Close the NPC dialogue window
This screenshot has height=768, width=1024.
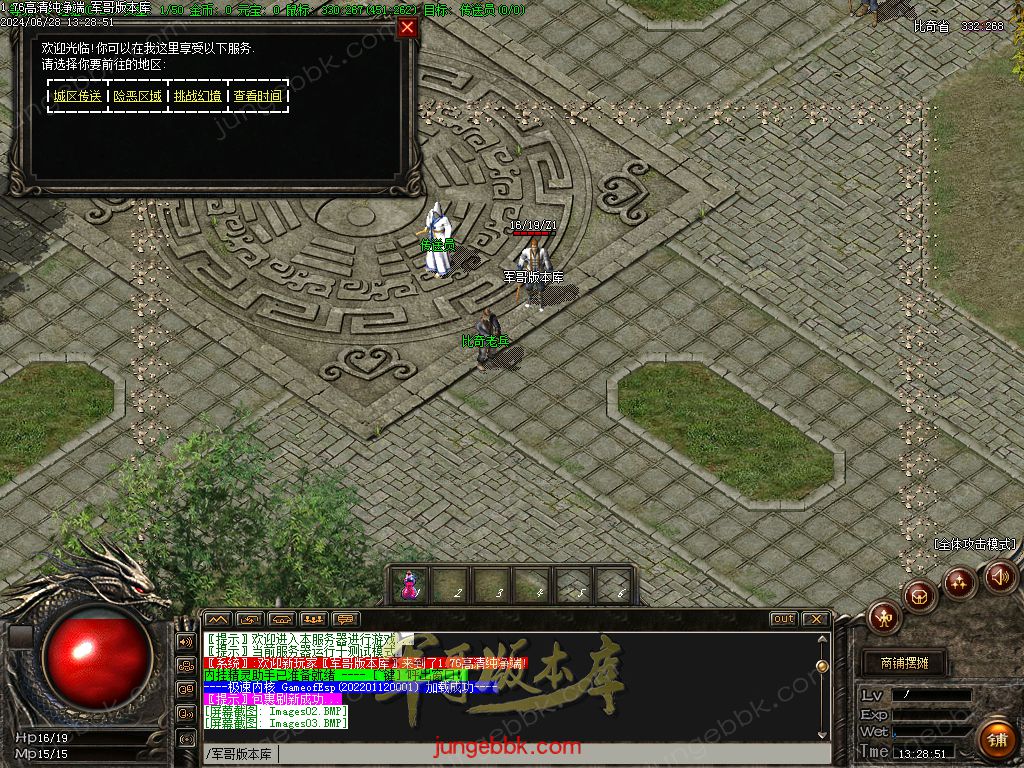[x=407, y=27]
